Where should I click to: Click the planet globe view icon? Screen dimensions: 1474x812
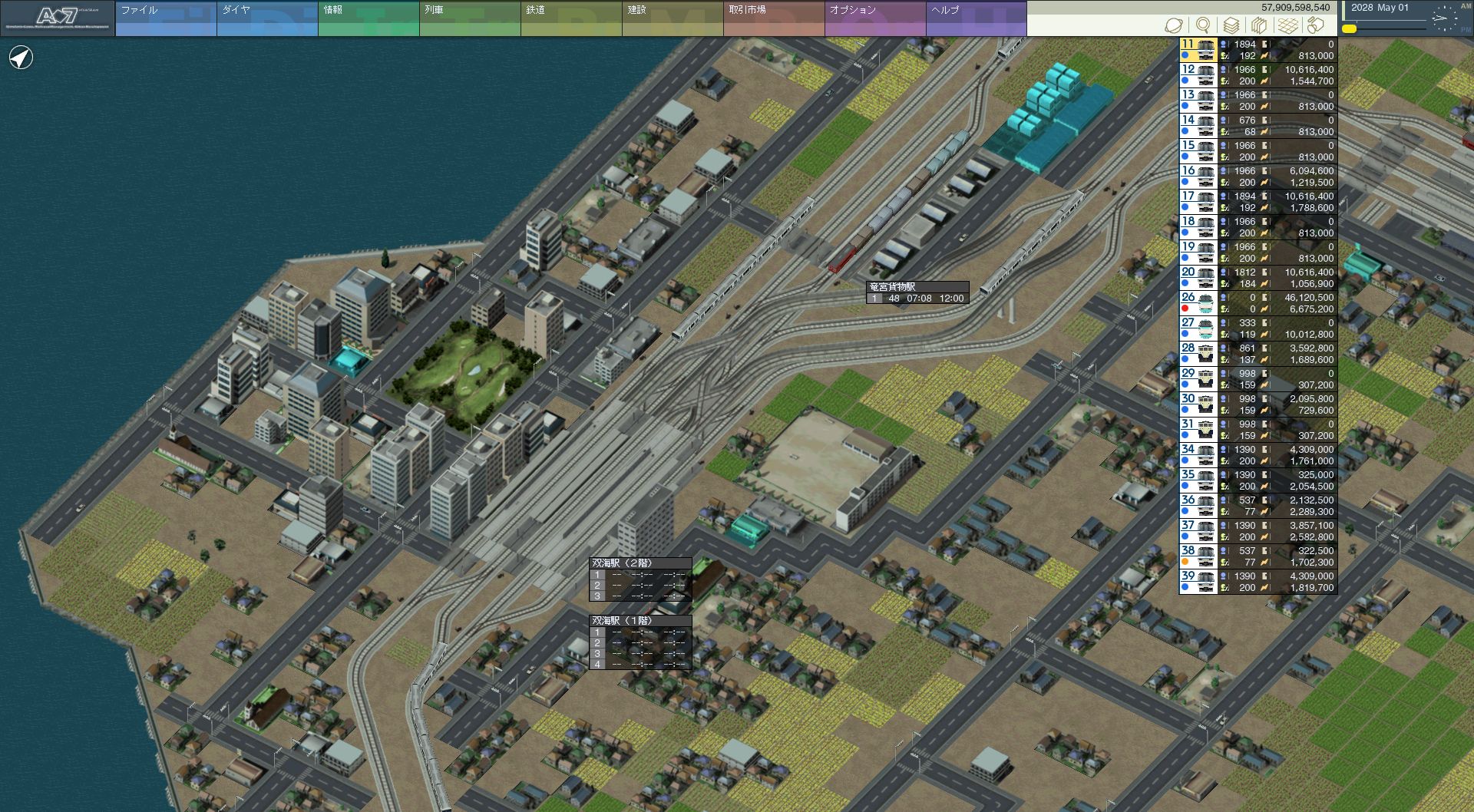[1174, 25]
